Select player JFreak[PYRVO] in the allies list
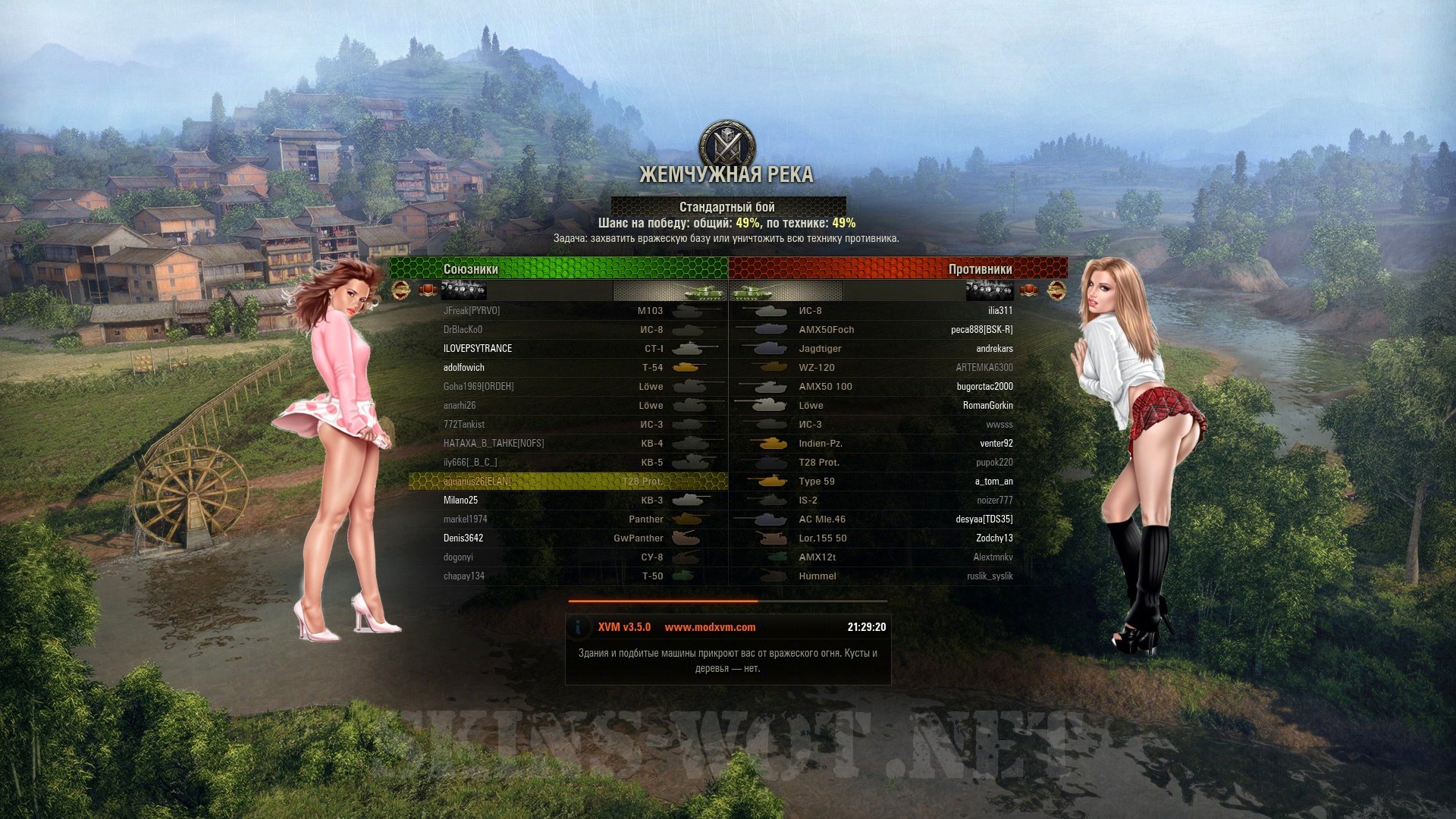This screenshot has width=1456, height=819. 472,310
